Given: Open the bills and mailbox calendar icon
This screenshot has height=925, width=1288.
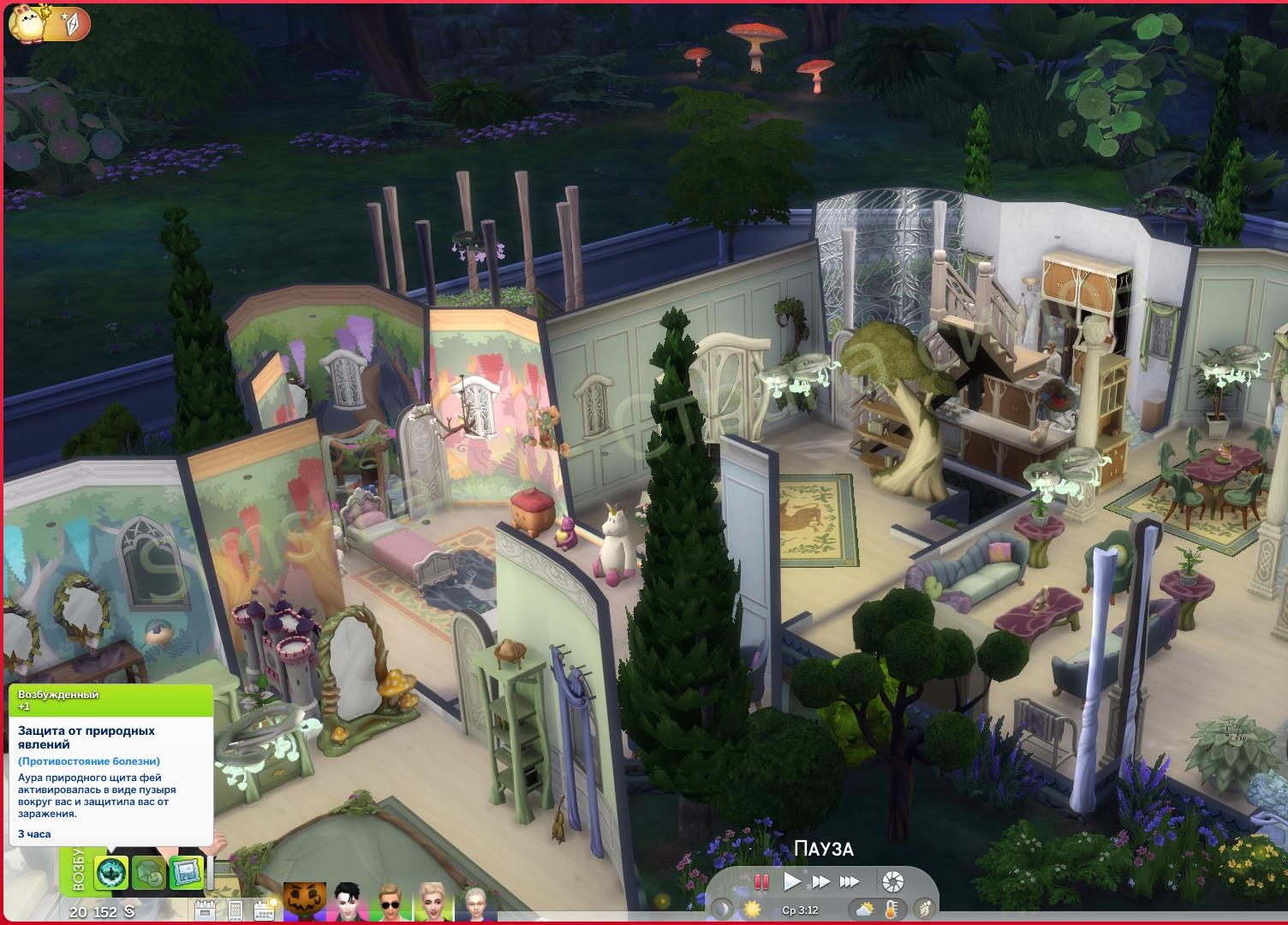Looking at the screenshot, I should click(x=206, y=910).
